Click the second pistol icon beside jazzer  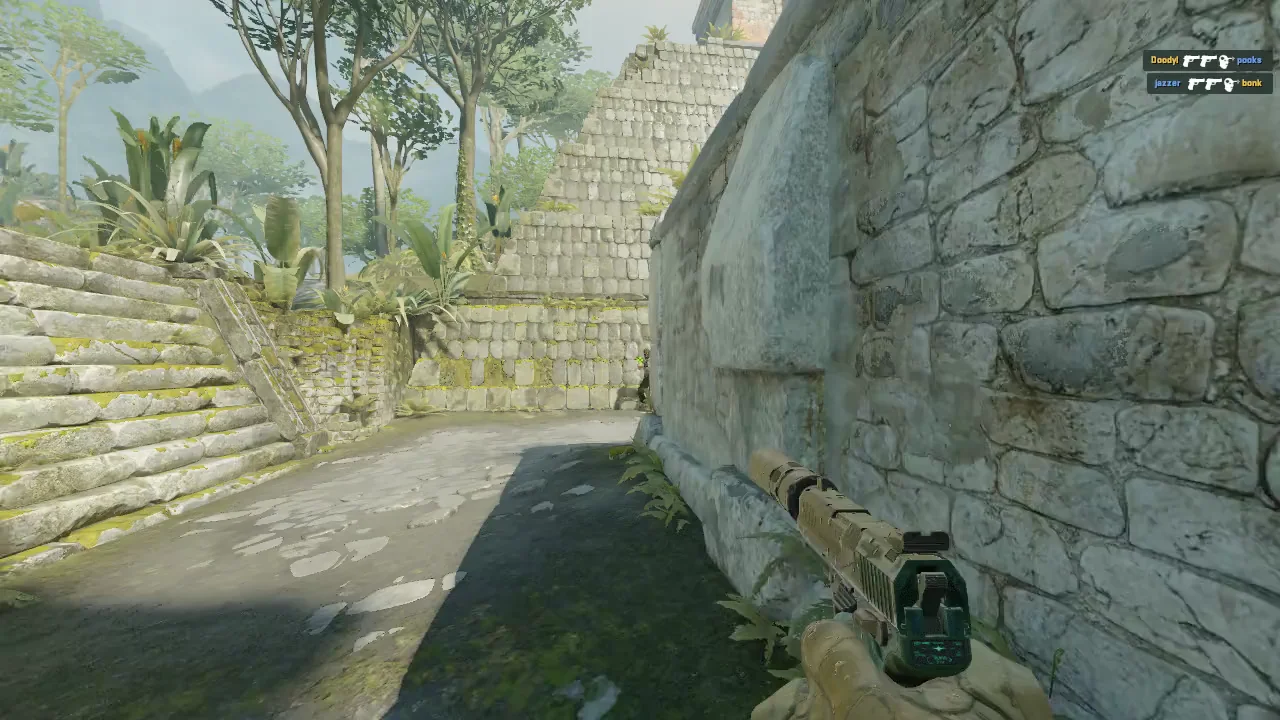(x=1213, y=83)
